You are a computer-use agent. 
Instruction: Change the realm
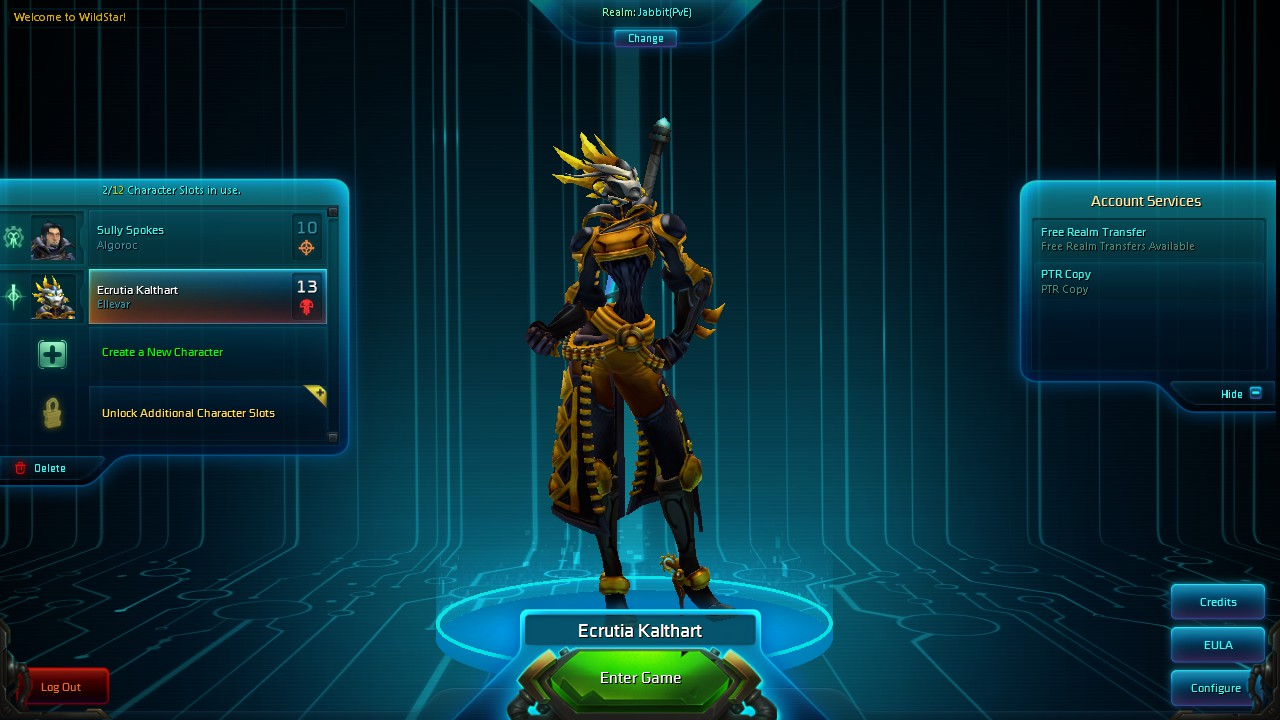[x=645, y=38]
